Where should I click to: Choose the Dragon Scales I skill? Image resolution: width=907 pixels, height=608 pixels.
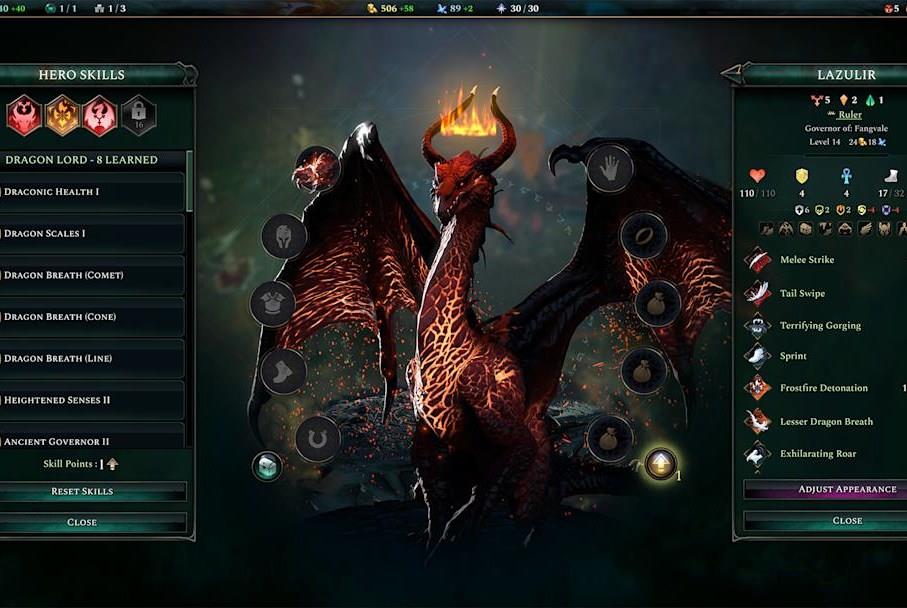[92, 233]
